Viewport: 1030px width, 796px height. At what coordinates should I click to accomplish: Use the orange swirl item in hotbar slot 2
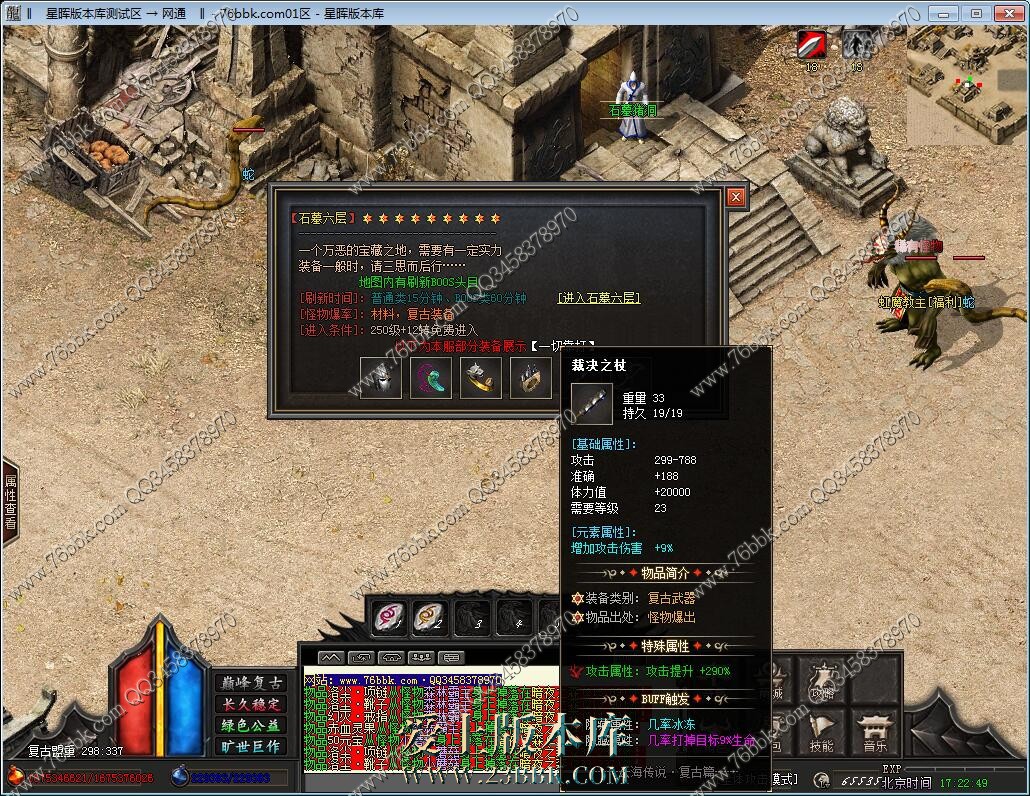pos(430,617)
